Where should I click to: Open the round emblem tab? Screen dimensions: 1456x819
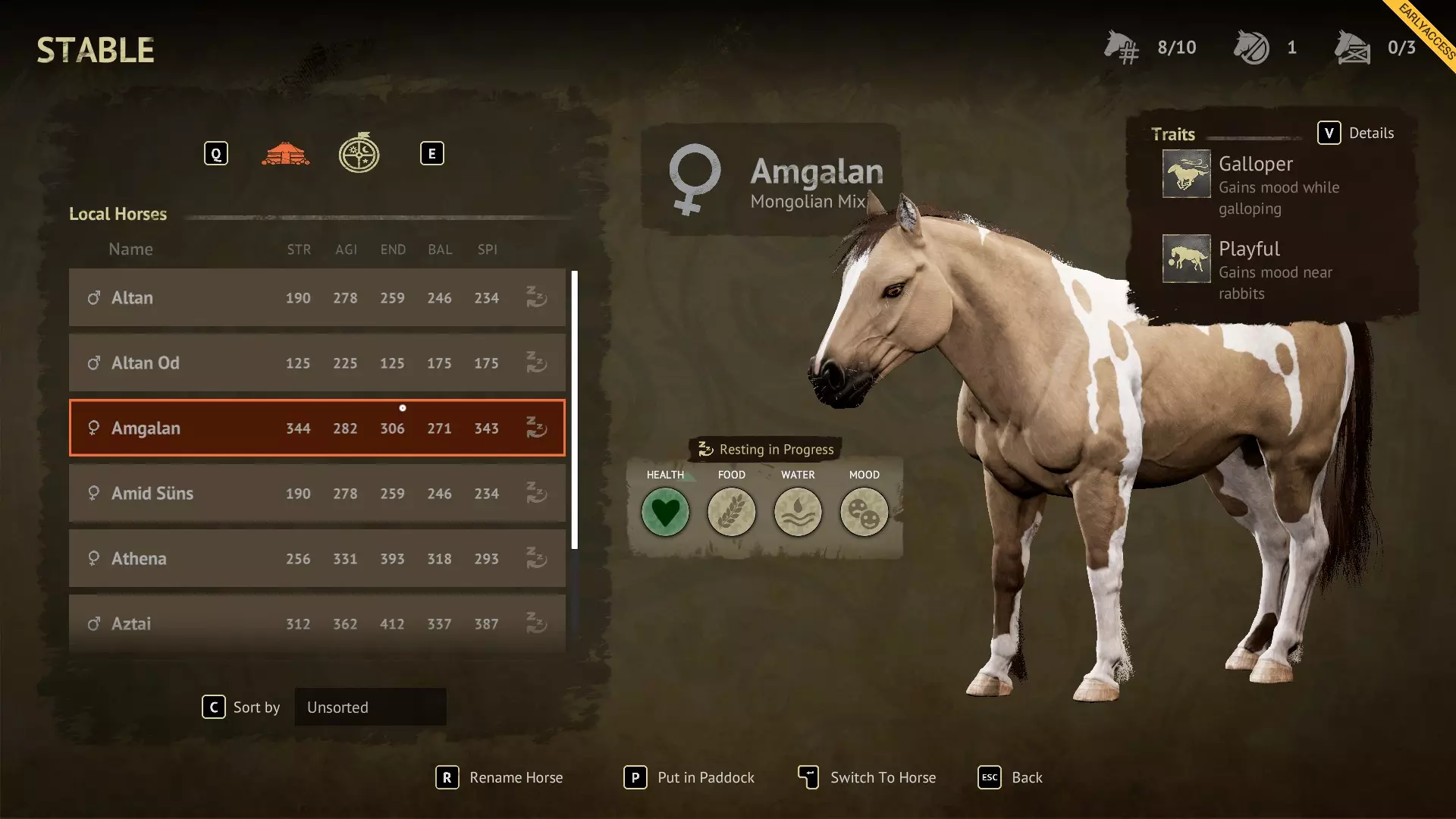coord(359,154)
